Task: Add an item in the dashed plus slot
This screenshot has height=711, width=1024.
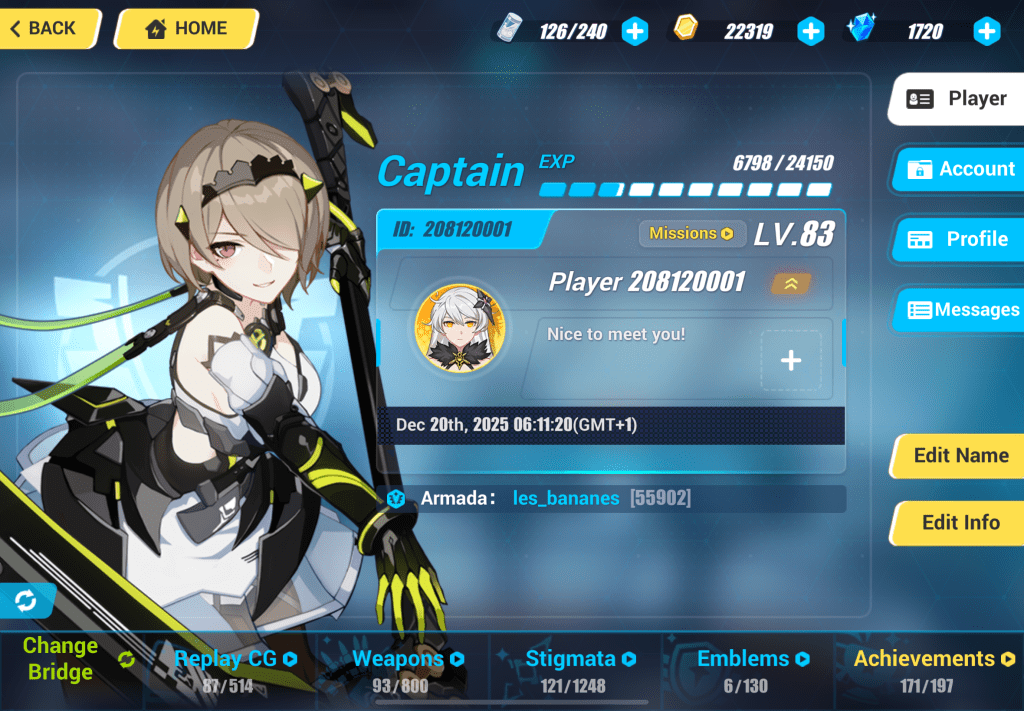Action: 790,360
